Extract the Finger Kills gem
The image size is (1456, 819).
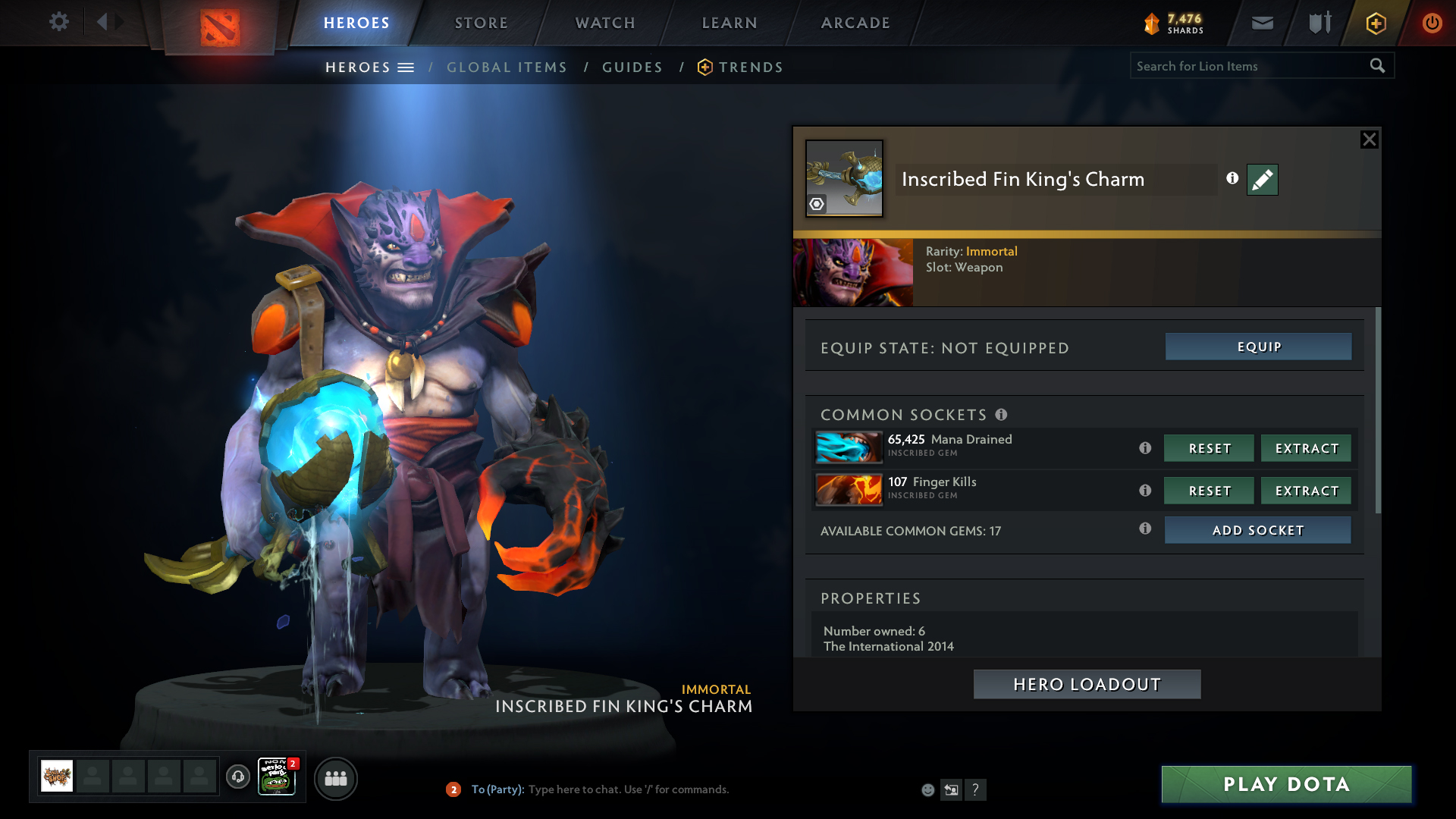pos(1306,491)
